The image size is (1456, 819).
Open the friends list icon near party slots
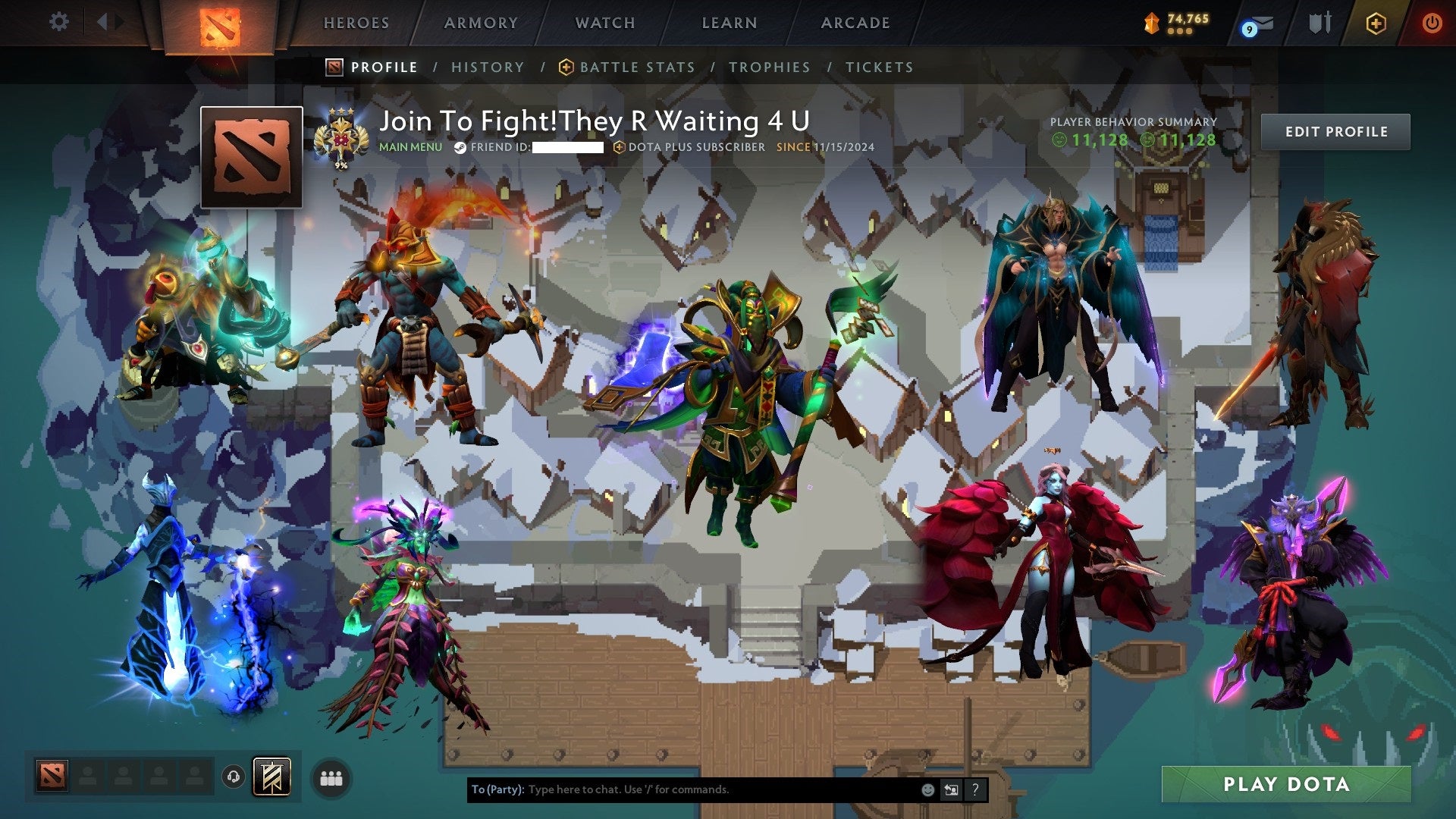[331, 780]
